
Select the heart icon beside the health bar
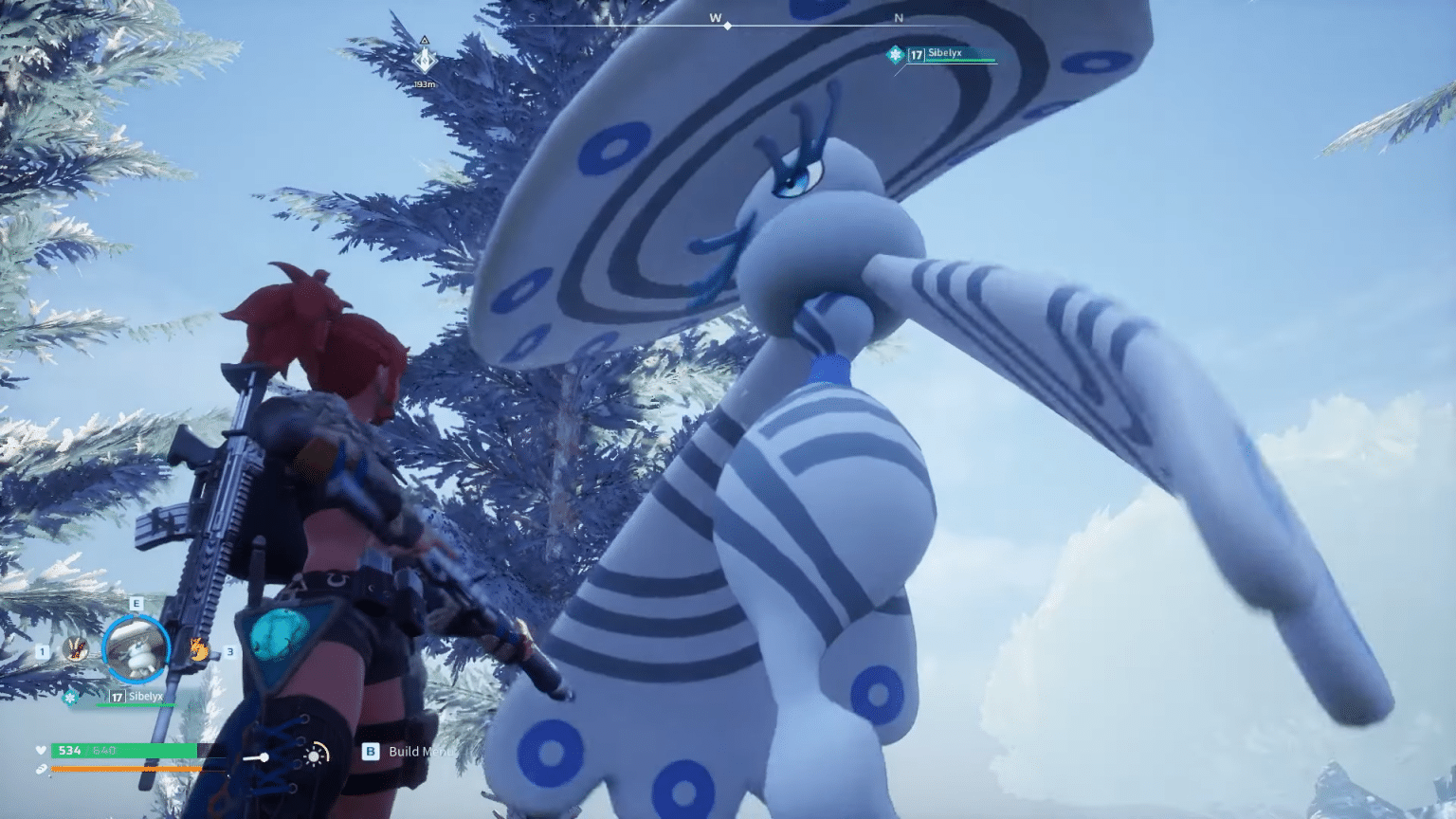click(42, 749)
